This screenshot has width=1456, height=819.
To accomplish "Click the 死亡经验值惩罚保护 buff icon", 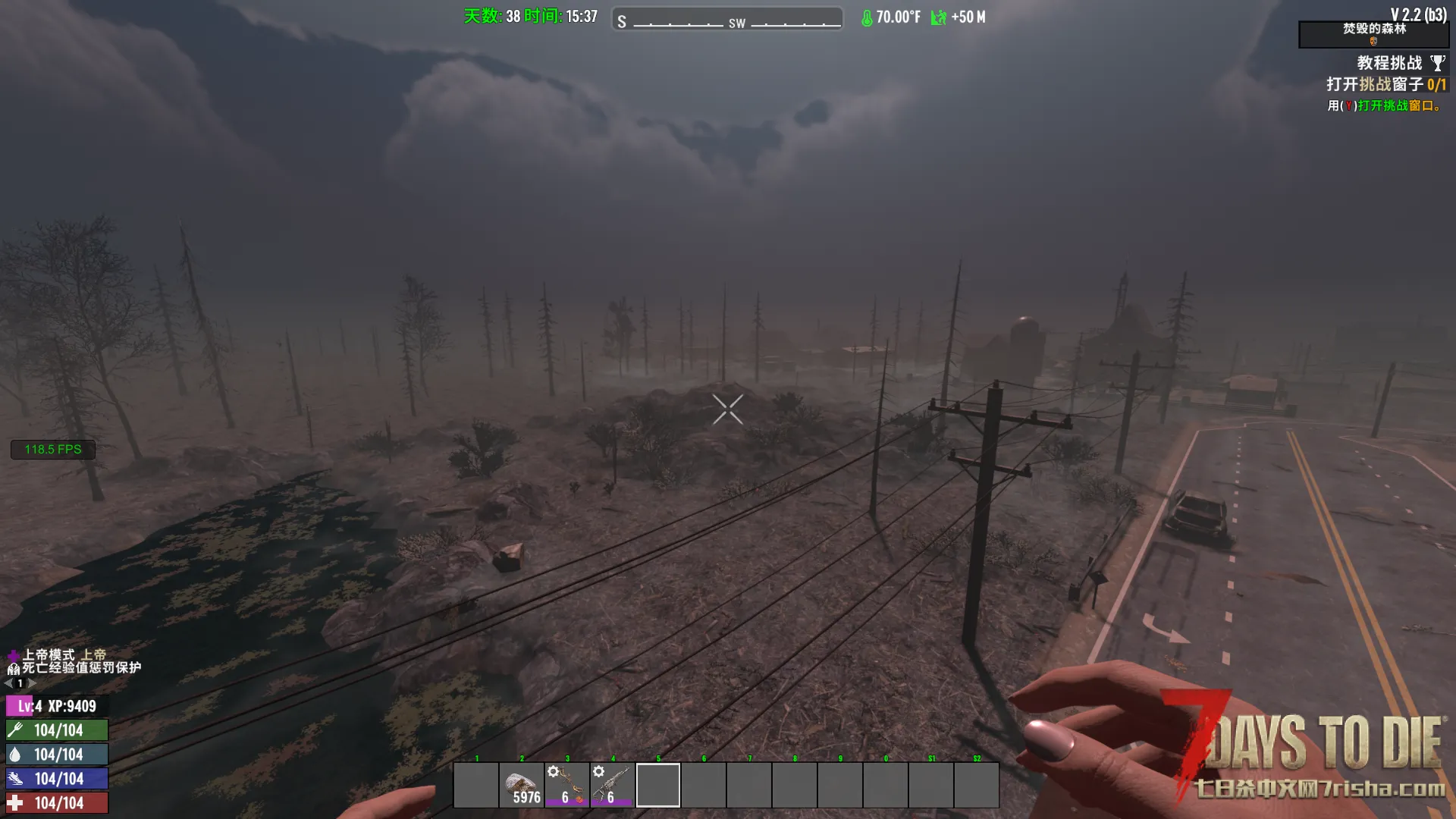I will [13, 669].
